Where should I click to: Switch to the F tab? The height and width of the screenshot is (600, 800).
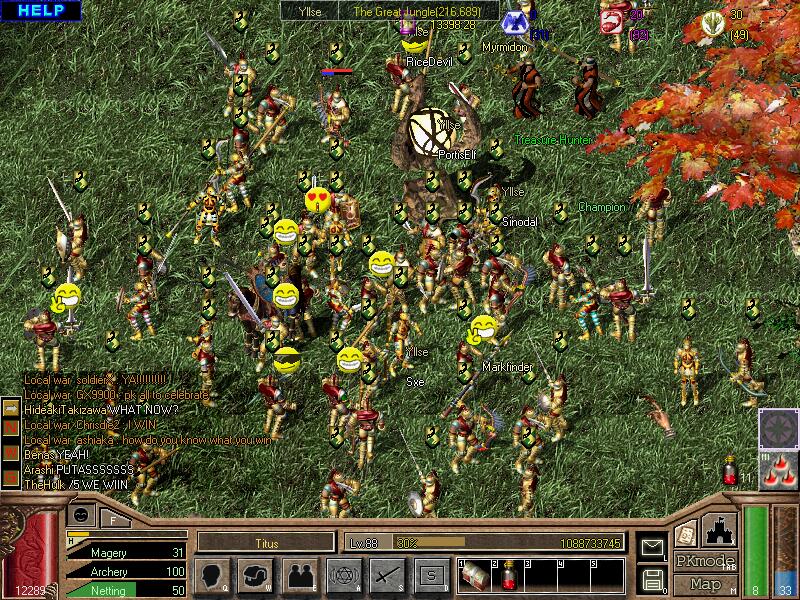[112, 518]
